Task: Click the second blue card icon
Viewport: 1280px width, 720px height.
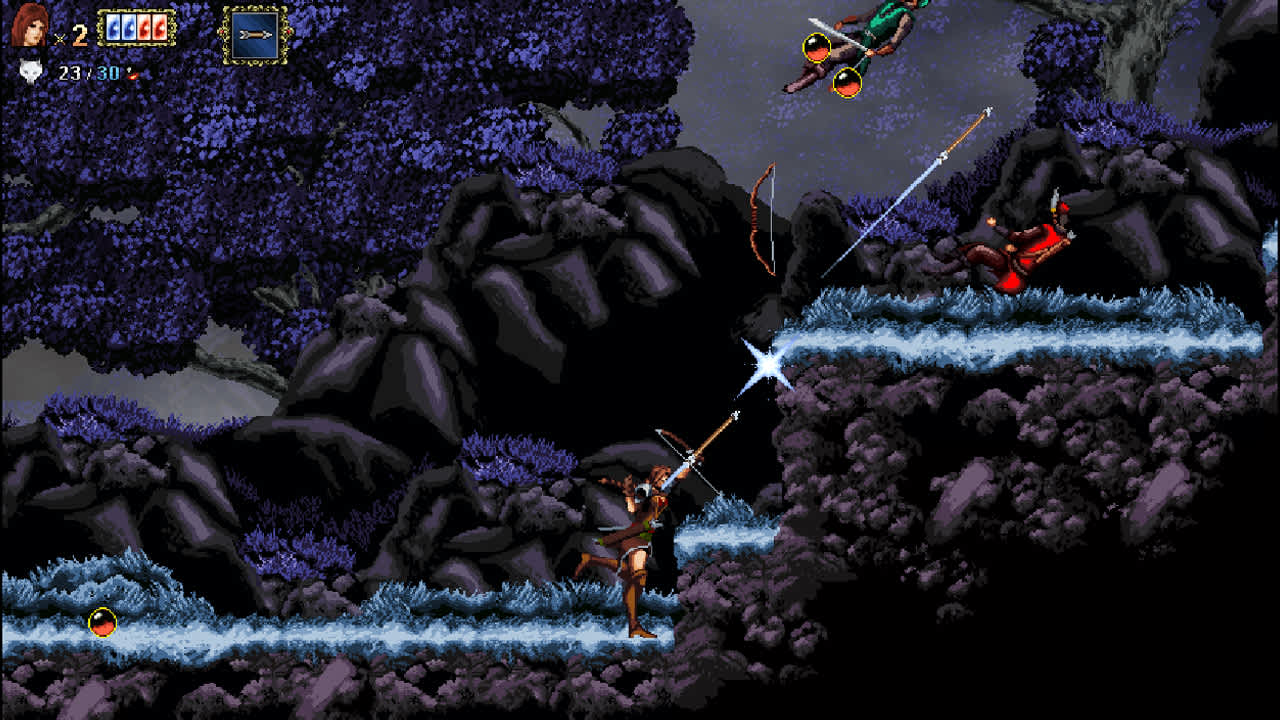Action: coord(127,27)
